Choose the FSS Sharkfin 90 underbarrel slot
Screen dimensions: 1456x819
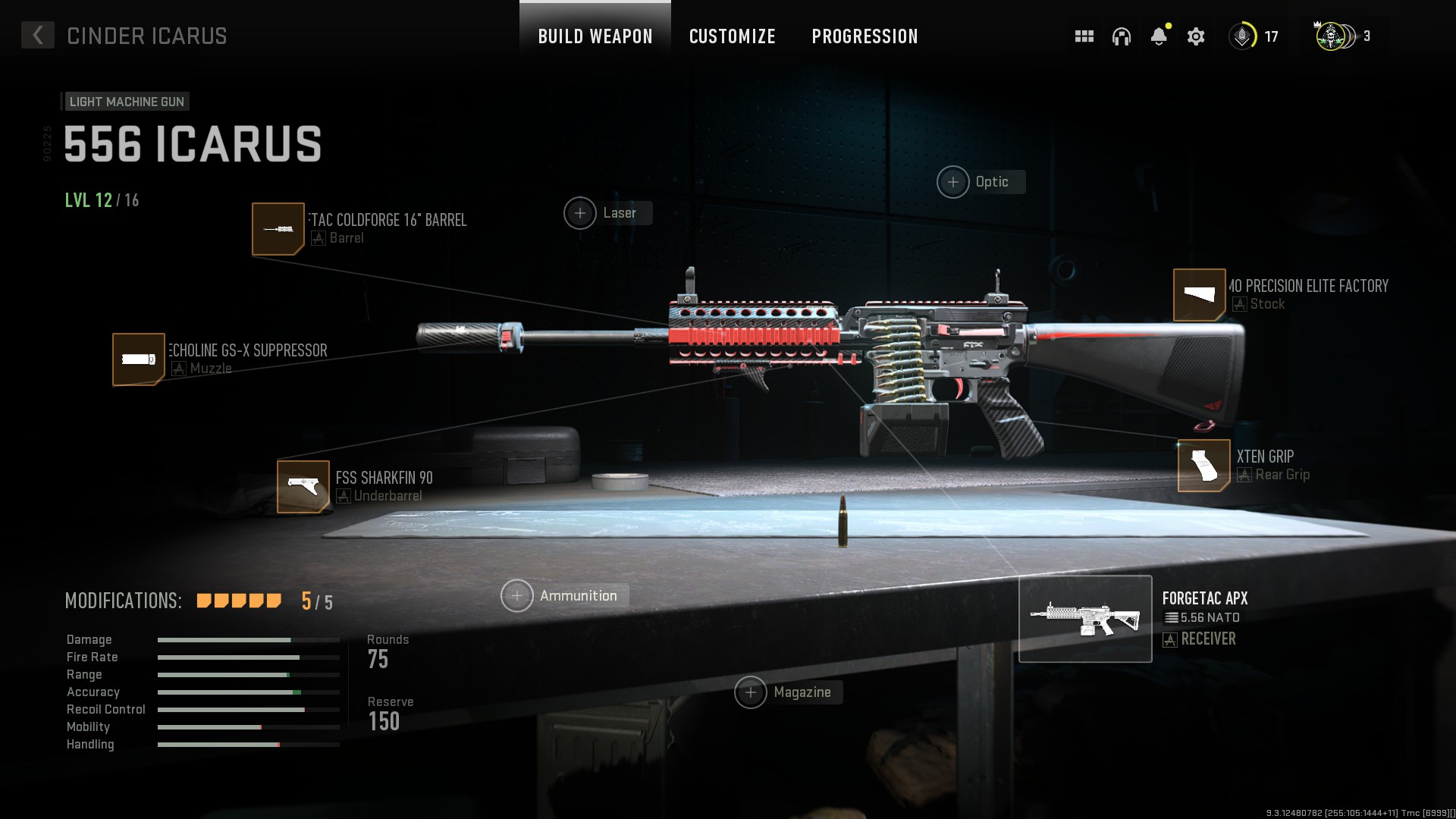[x=303, y=487]
